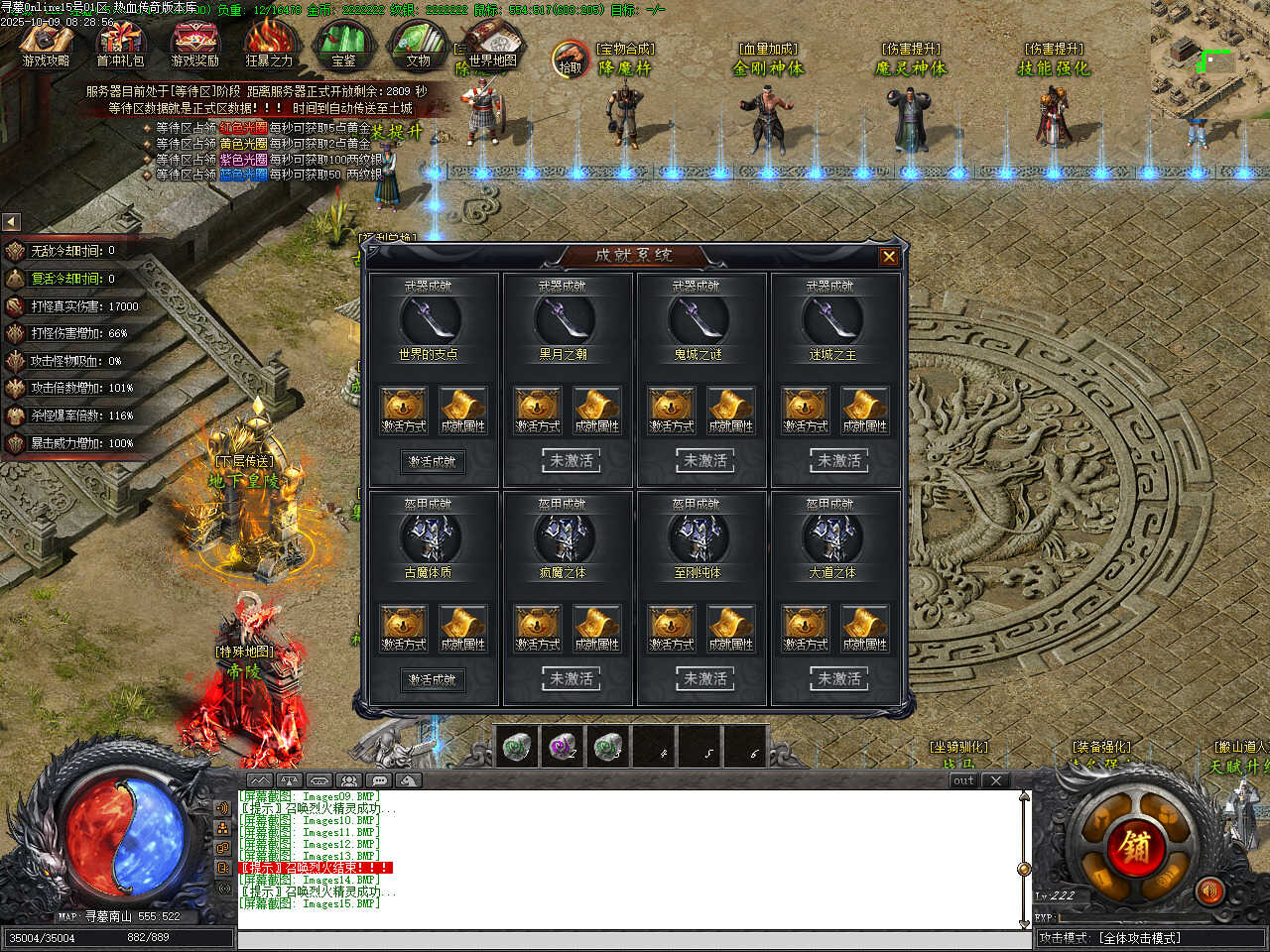The height and width of the screenshot is (952, 1270).
Task: Open the 游戏奖励 rewards menu
Action: pyautogui.click(x=194, y=45)
